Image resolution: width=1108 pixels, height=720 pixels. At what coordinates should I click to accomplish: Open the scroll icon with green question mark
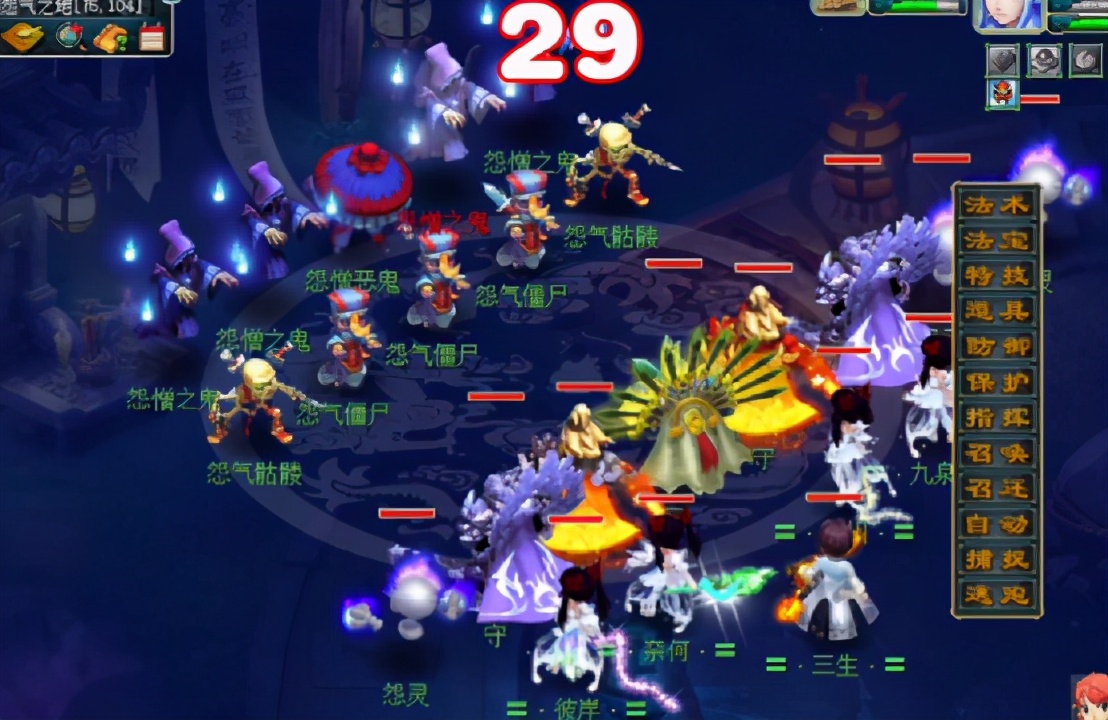(111, 37)
